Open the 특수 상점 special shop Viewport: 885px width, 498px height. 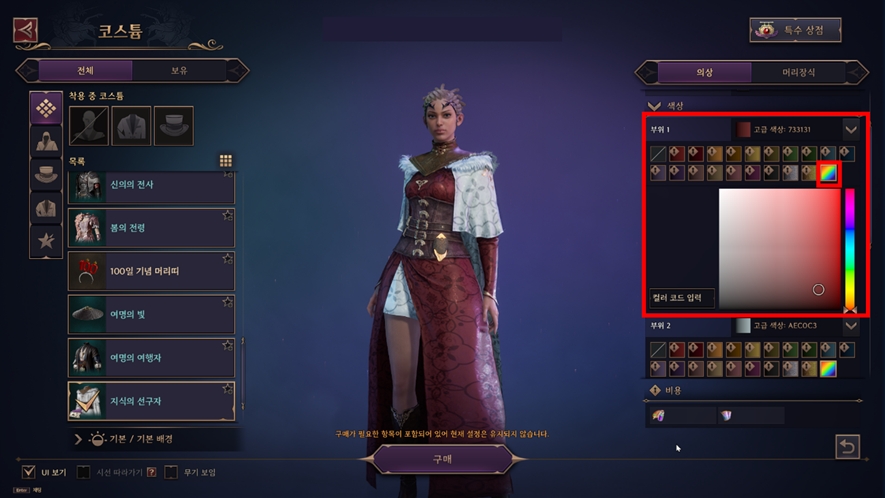(x=795, y=30)
